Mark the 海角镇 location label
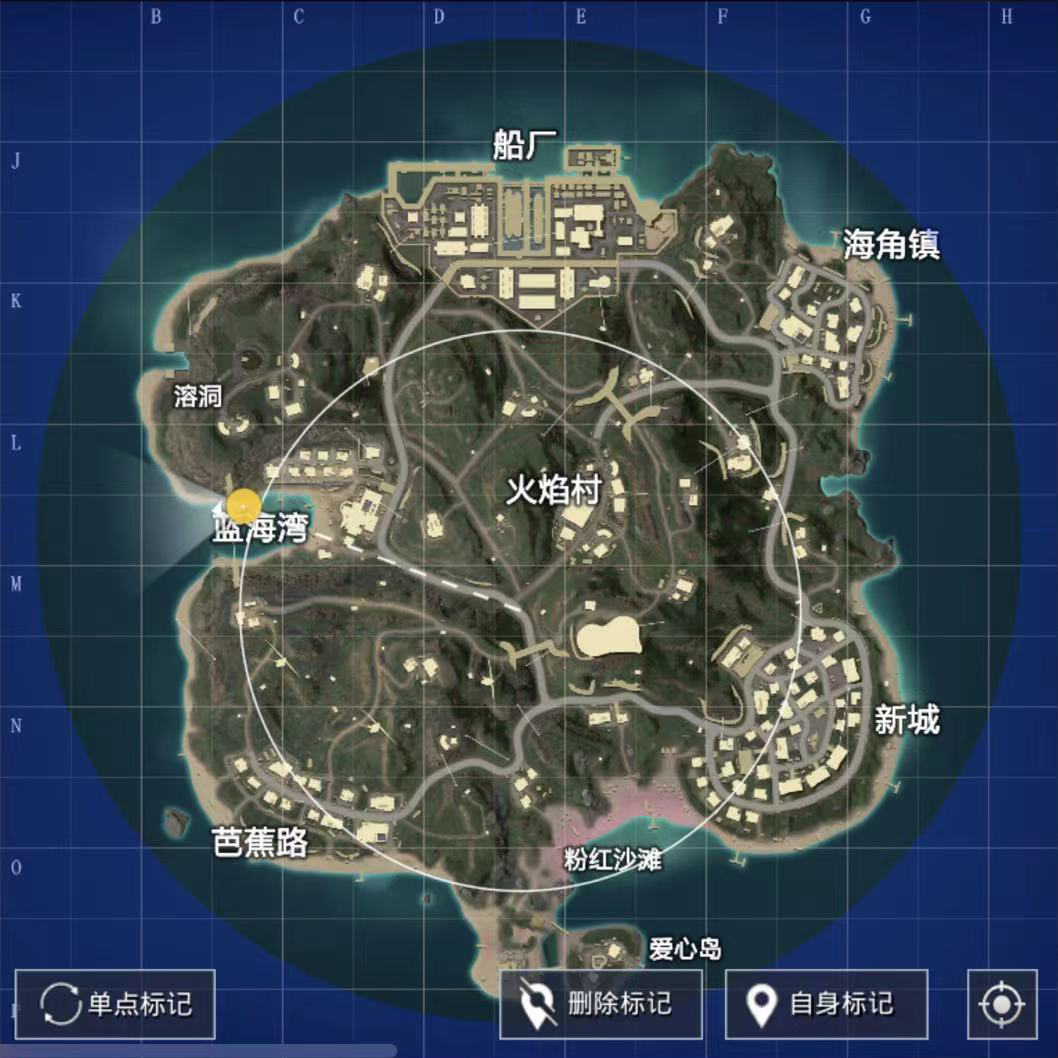This screenshot has height=1058, width=1058. click(891, 245)
